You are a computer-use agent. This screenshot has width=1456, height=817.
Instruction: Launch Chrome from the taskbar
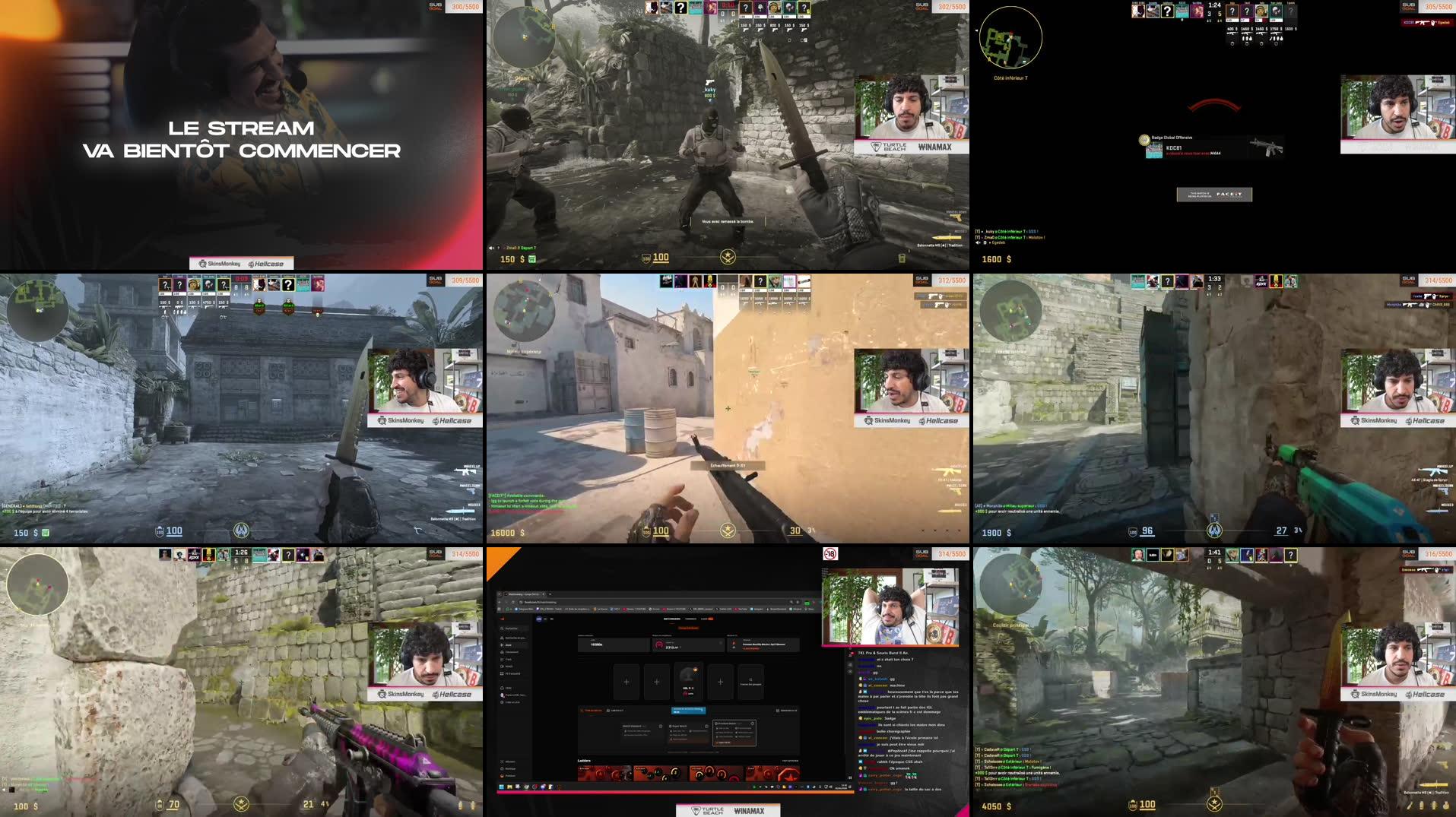tap(535, 787)
